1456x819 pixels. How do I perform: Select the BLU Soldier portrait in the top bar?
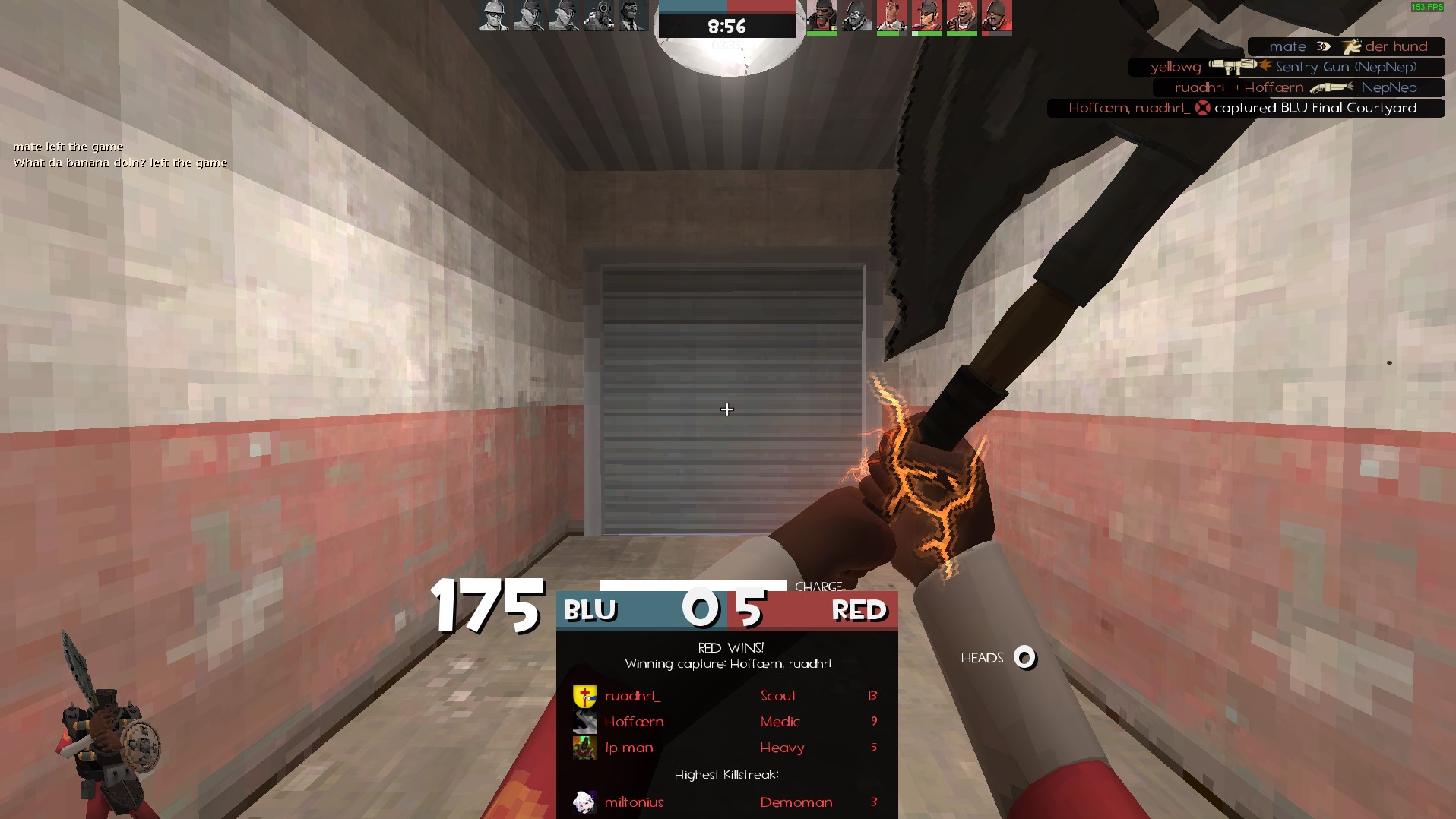pos(493,16)
